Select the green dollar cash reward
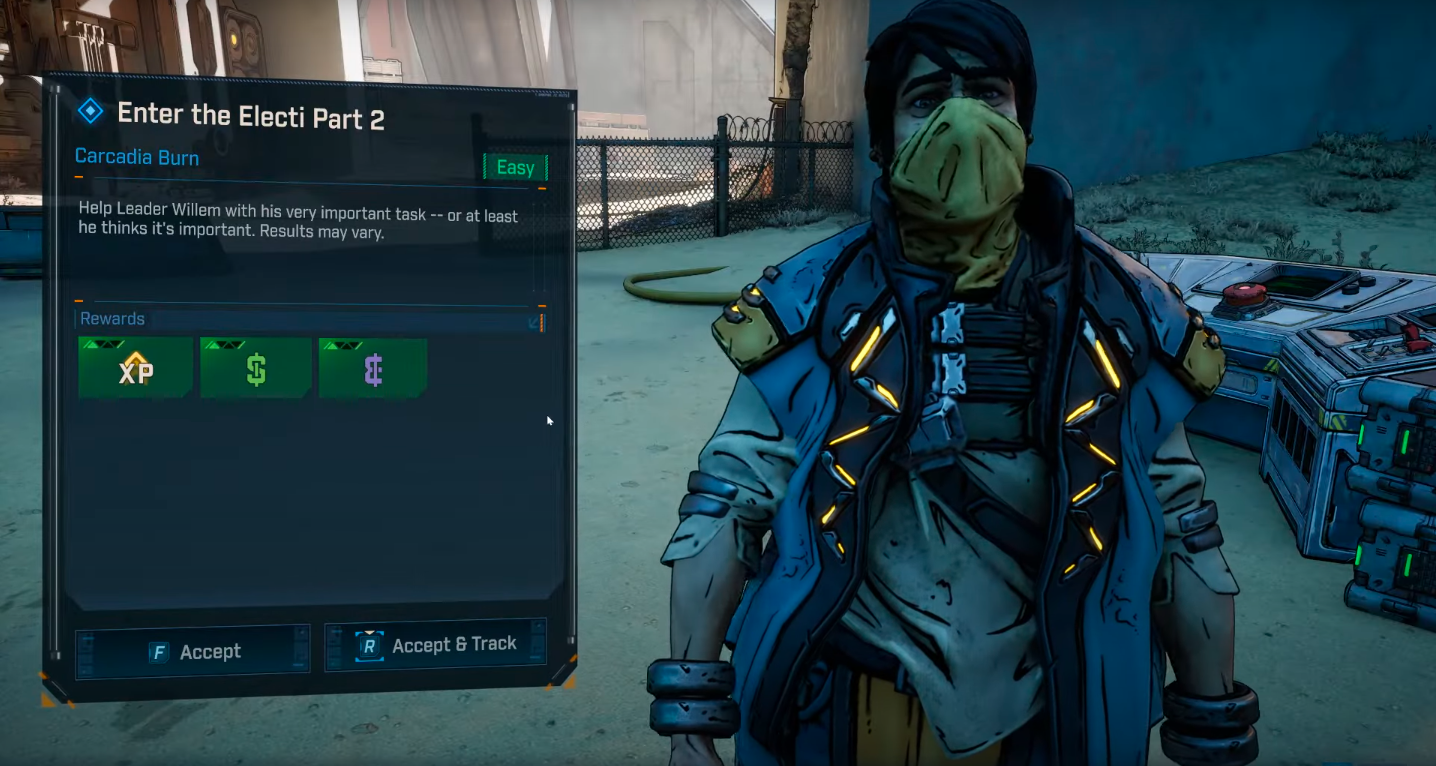This screenshot has height=766, width=1436. (x=256, y=368)
